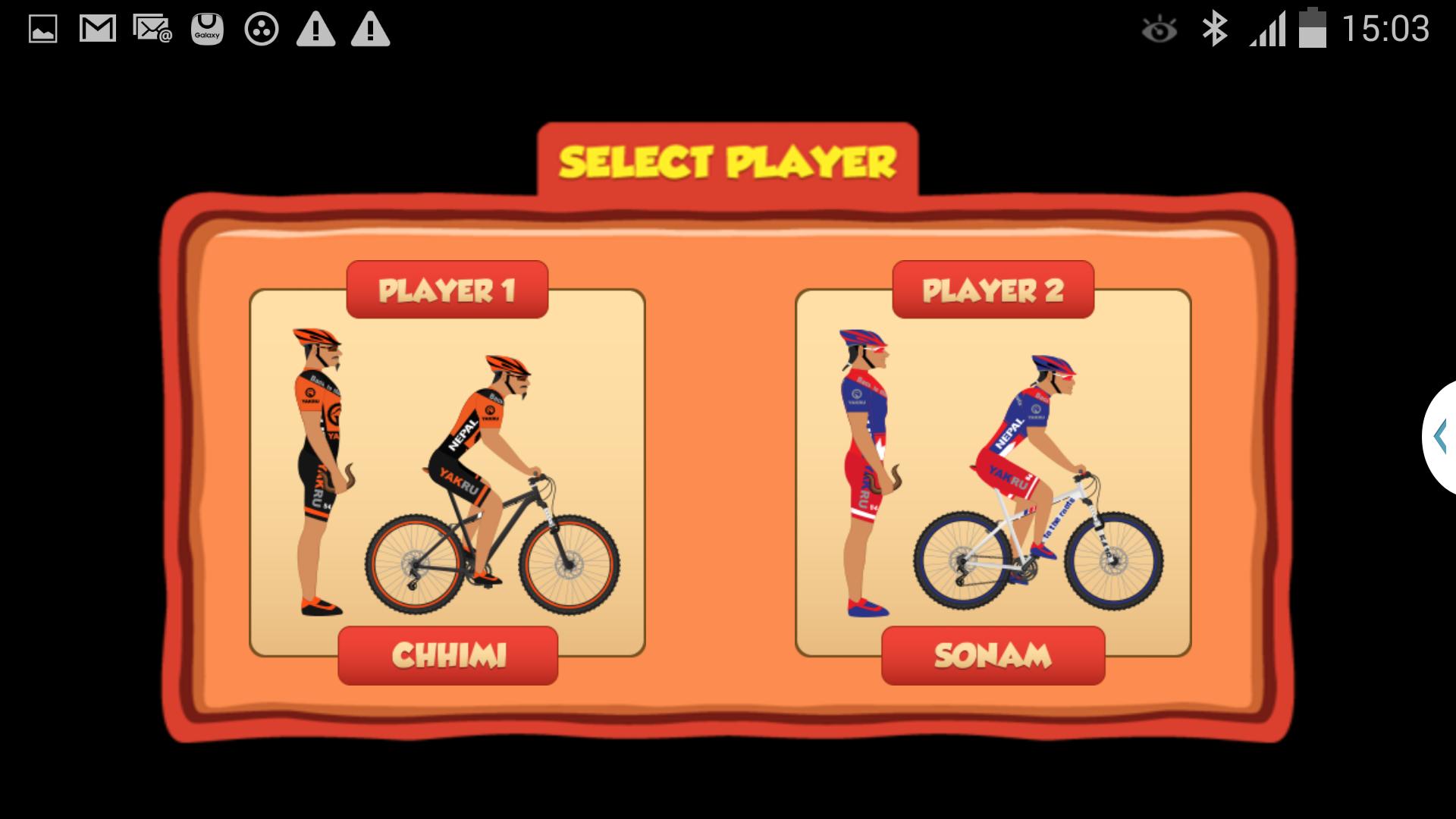
Task: Pick the orange cyclist character card
Action: (447, 472)
